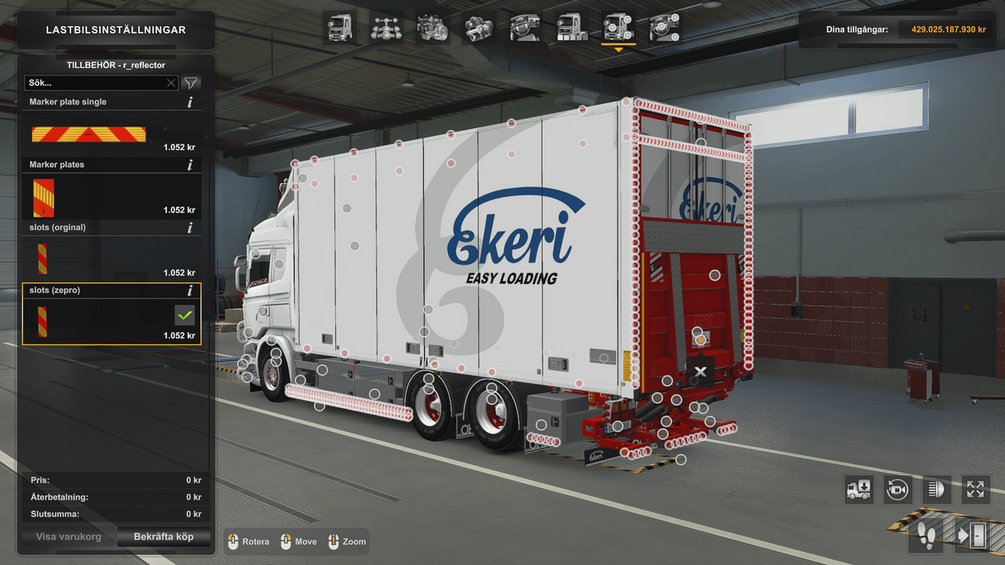Switch to the engine category

[432, 28]
